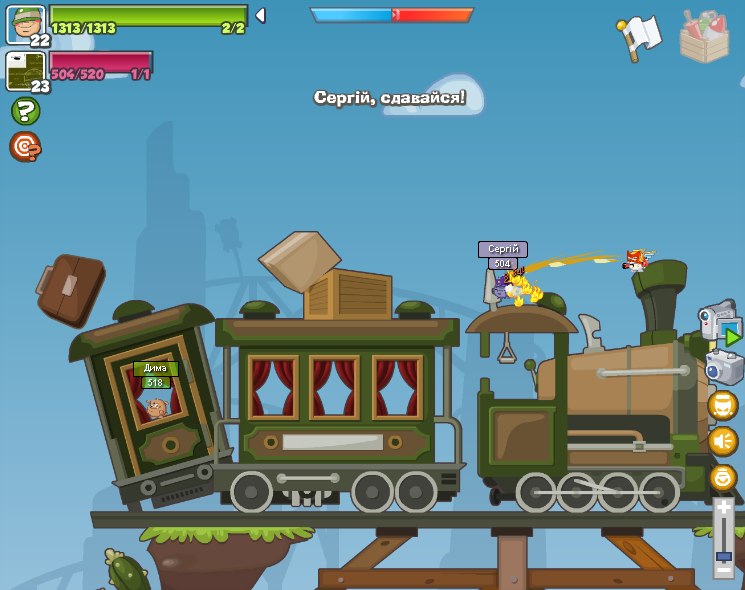The image size is (745, 590).
Task: Select the opponent team portrait
Action: pos(25,70)
